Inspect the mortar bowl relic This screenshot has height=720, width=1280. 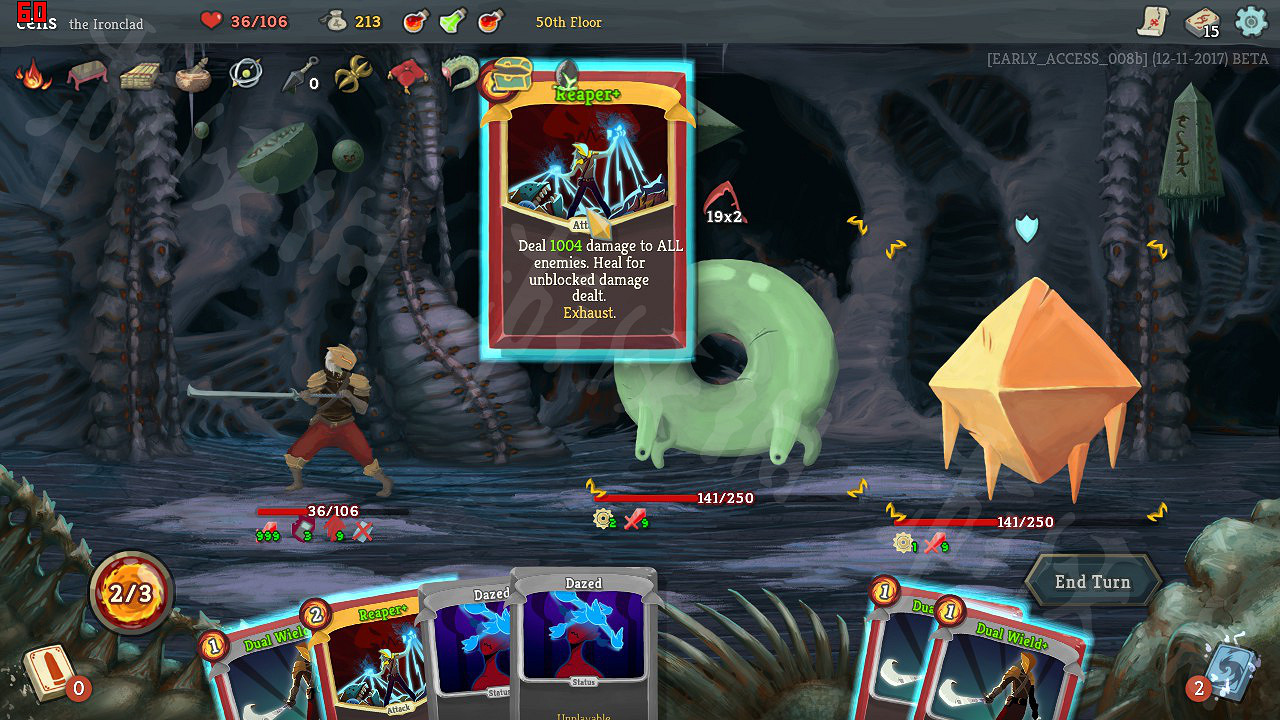tap(192, 76)
